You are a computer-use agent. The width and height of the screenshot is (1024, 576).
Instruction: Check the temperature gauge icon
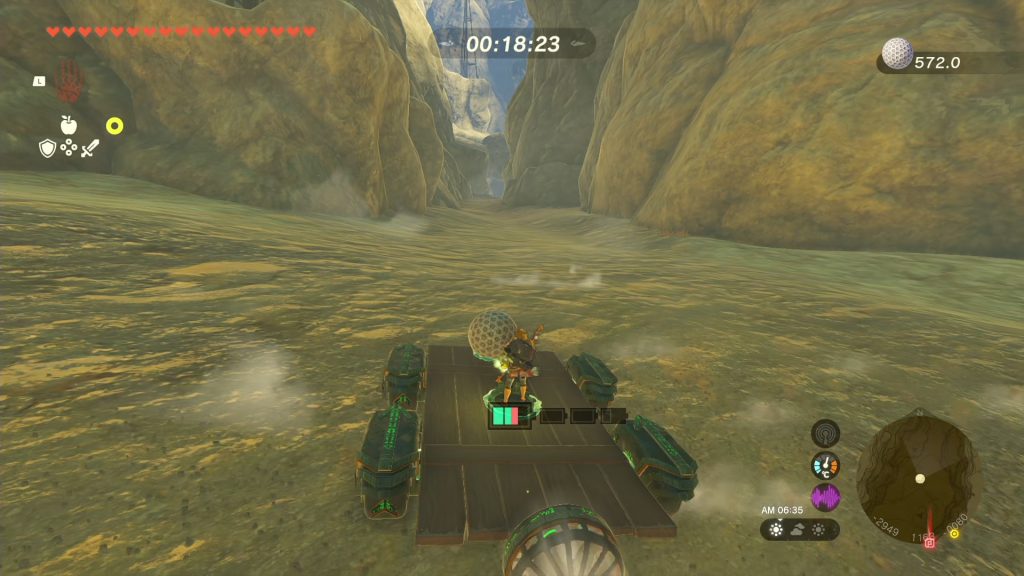pos(825,465)
